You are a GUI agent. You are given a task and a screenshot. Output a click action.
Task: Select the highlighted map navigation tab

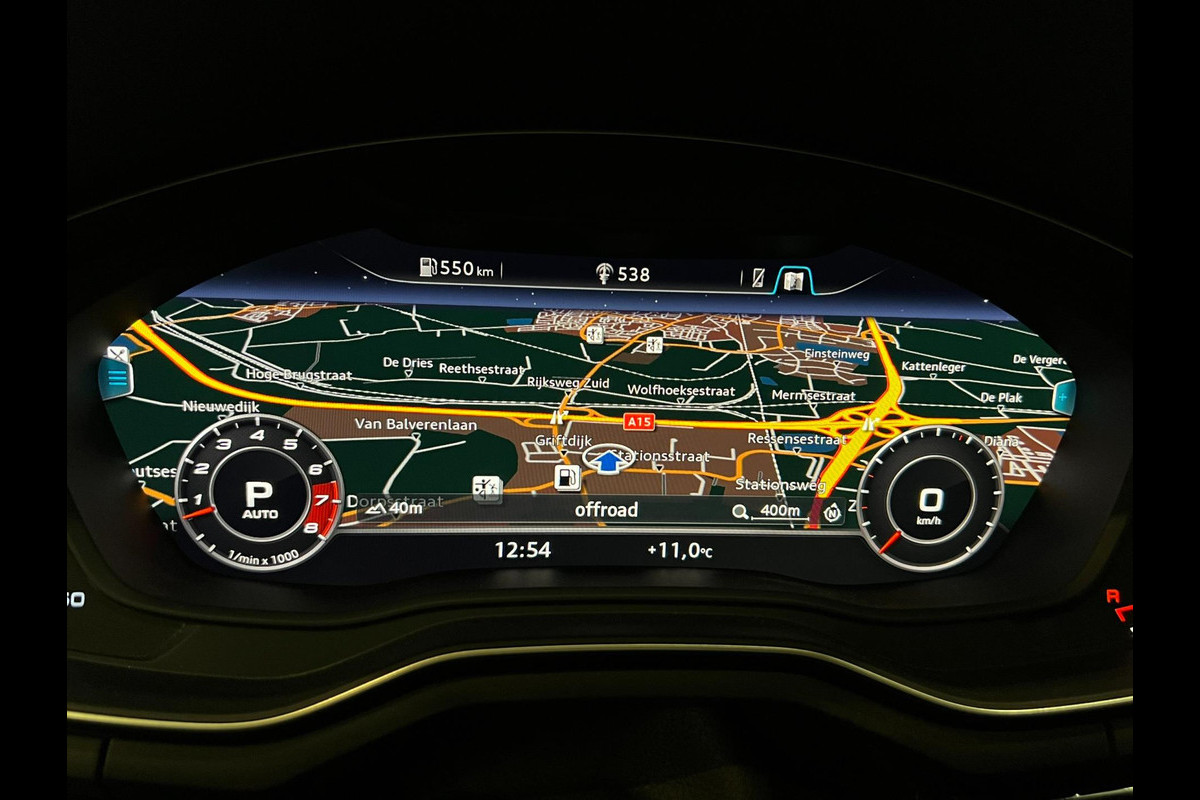[x=793, y=280]
